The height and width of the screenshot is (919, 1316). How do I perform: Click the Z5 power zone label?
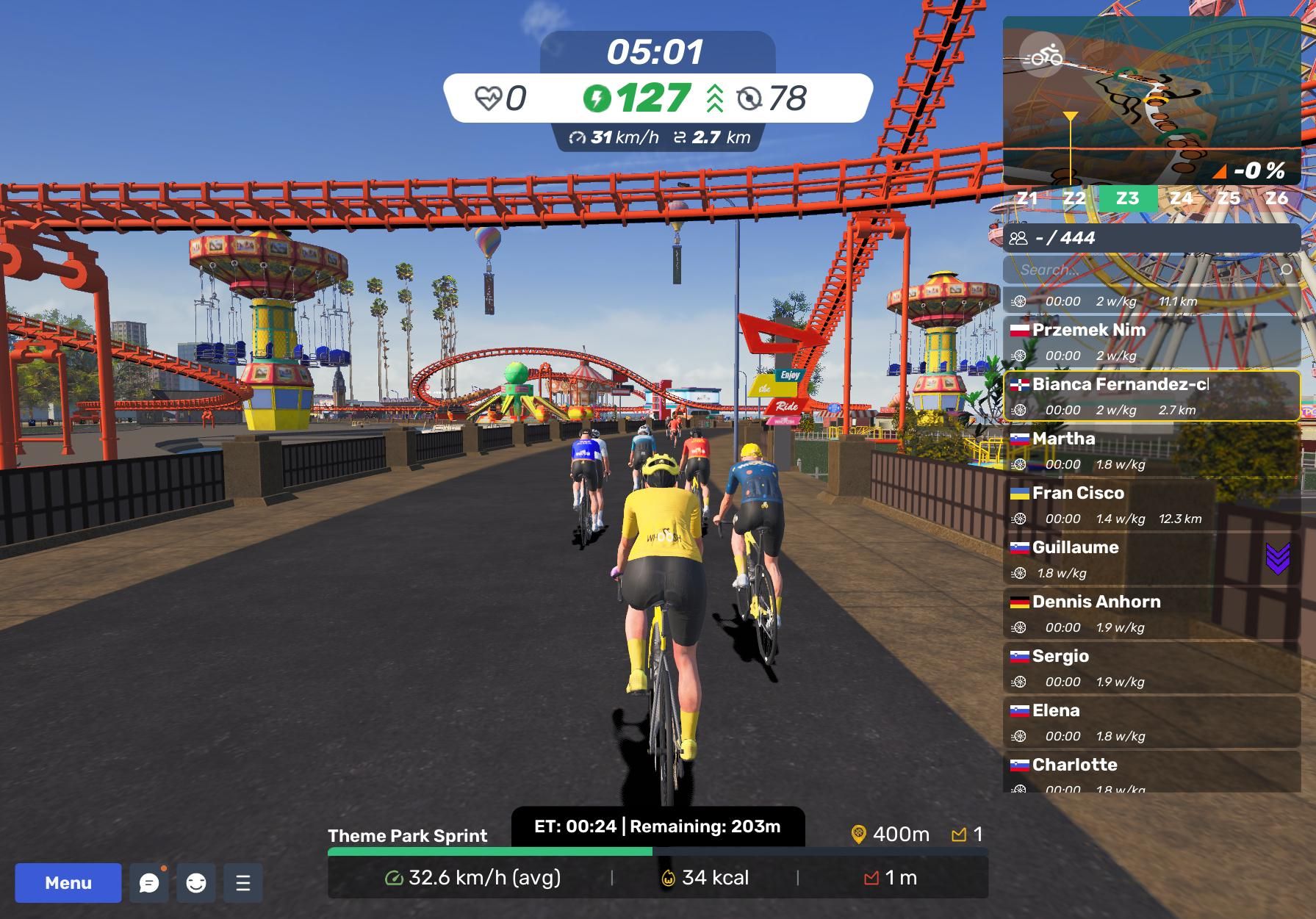[x=1229, y=198]
